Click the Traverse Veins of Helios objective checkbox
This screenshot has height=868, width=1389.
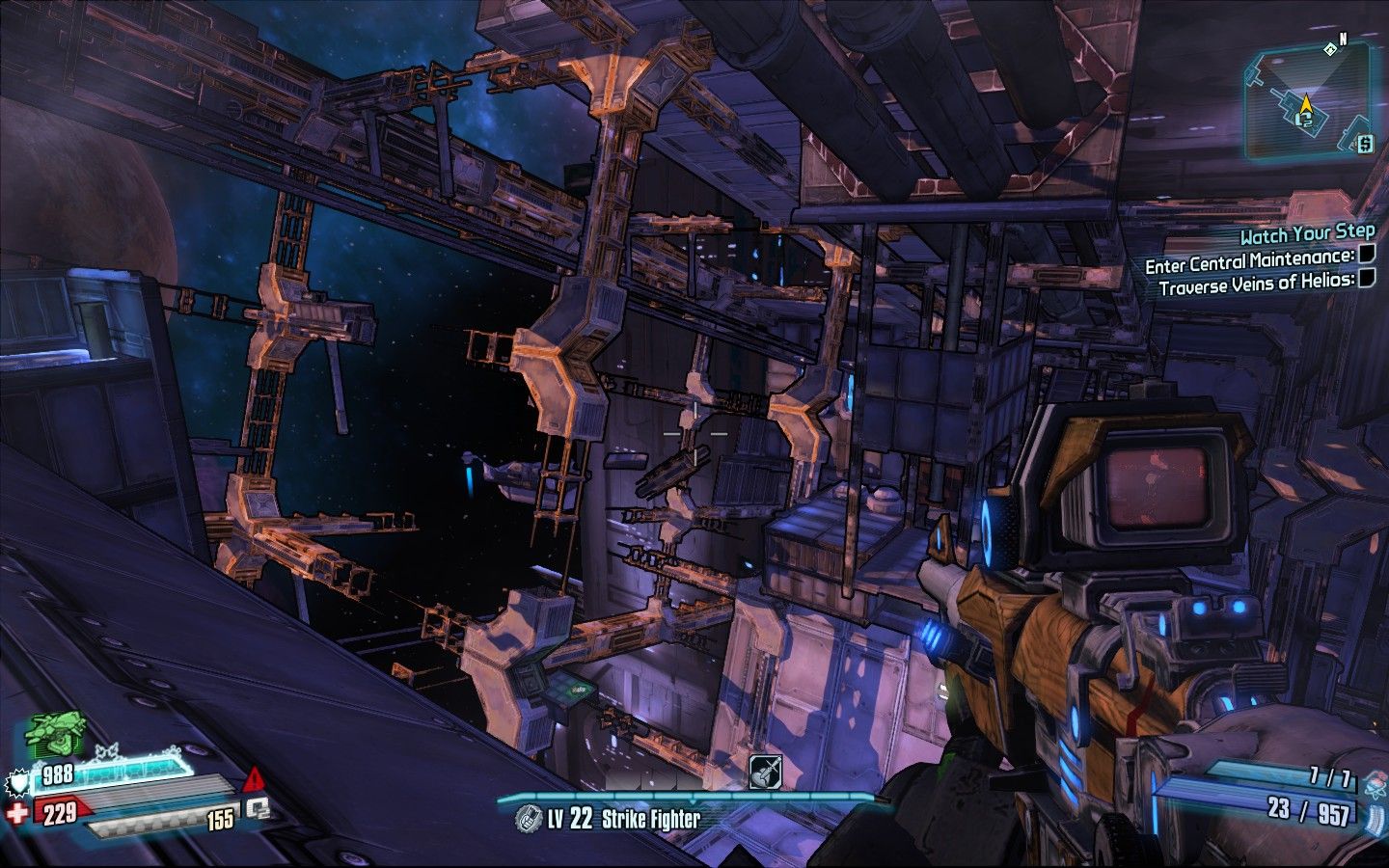pos(1366,280)
